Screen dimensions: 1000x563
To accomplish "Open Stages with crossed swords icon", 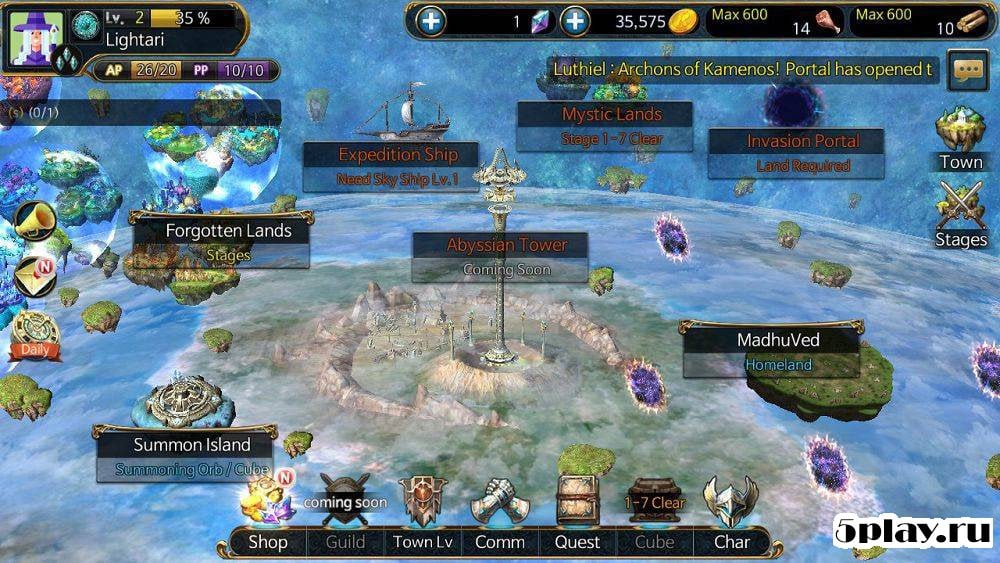I will pyautogui.click(x=961, y=215).
